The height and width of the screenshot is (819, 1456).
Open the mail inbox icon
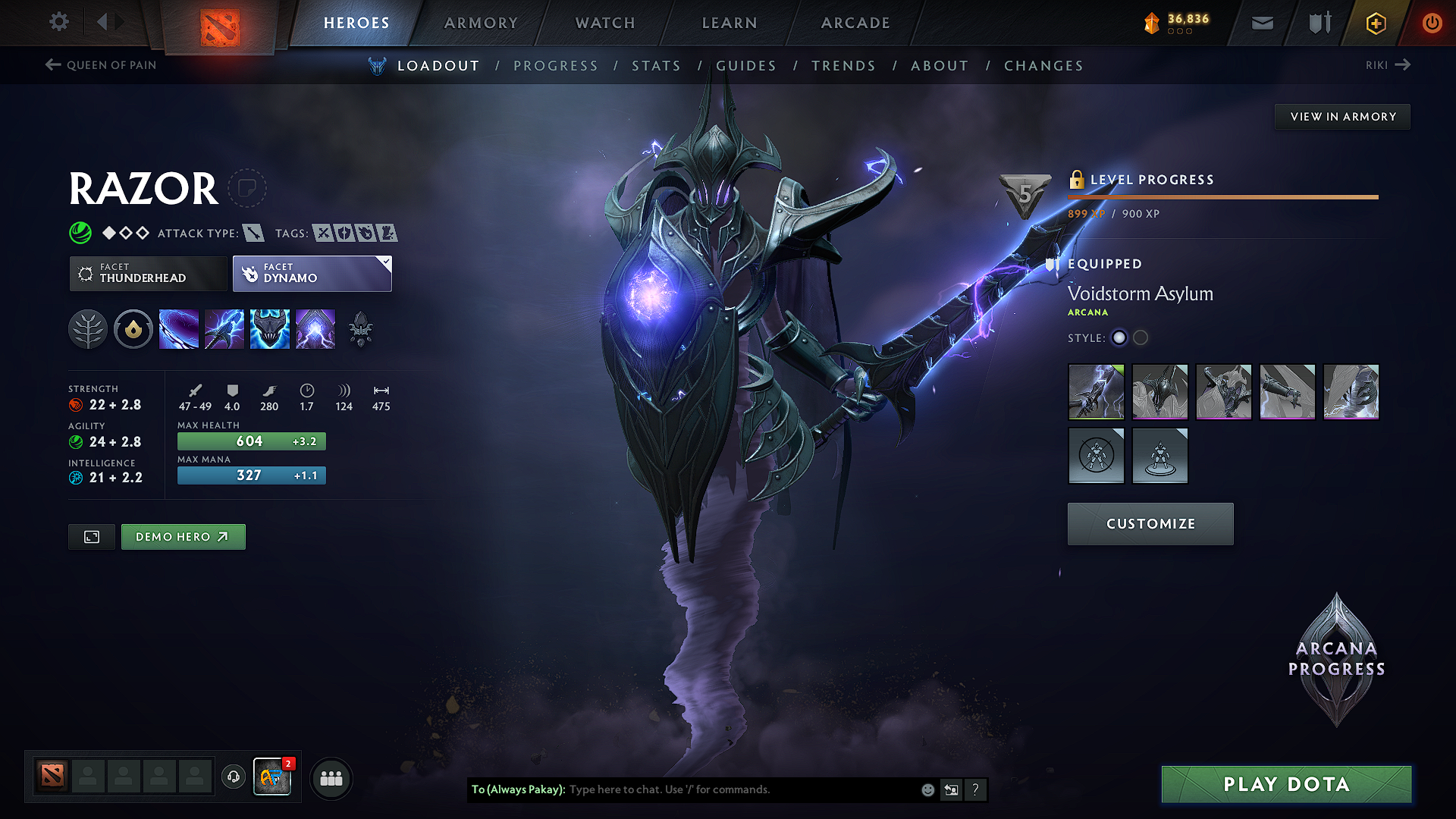click(1262, 23)
